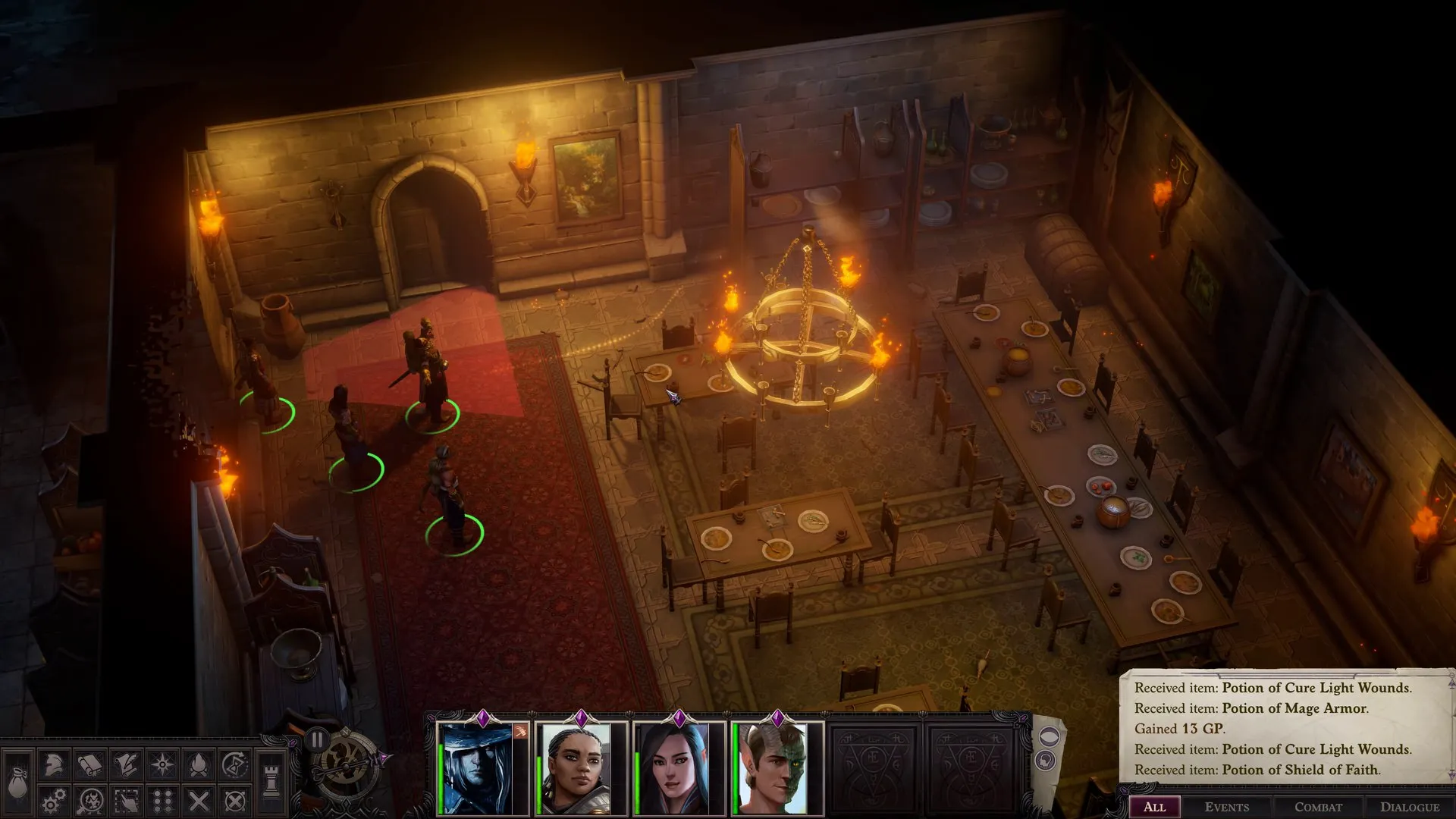Open the inventory bag
The width and height of the screenshot is (1456, 819).
click(x=17, y=780)
